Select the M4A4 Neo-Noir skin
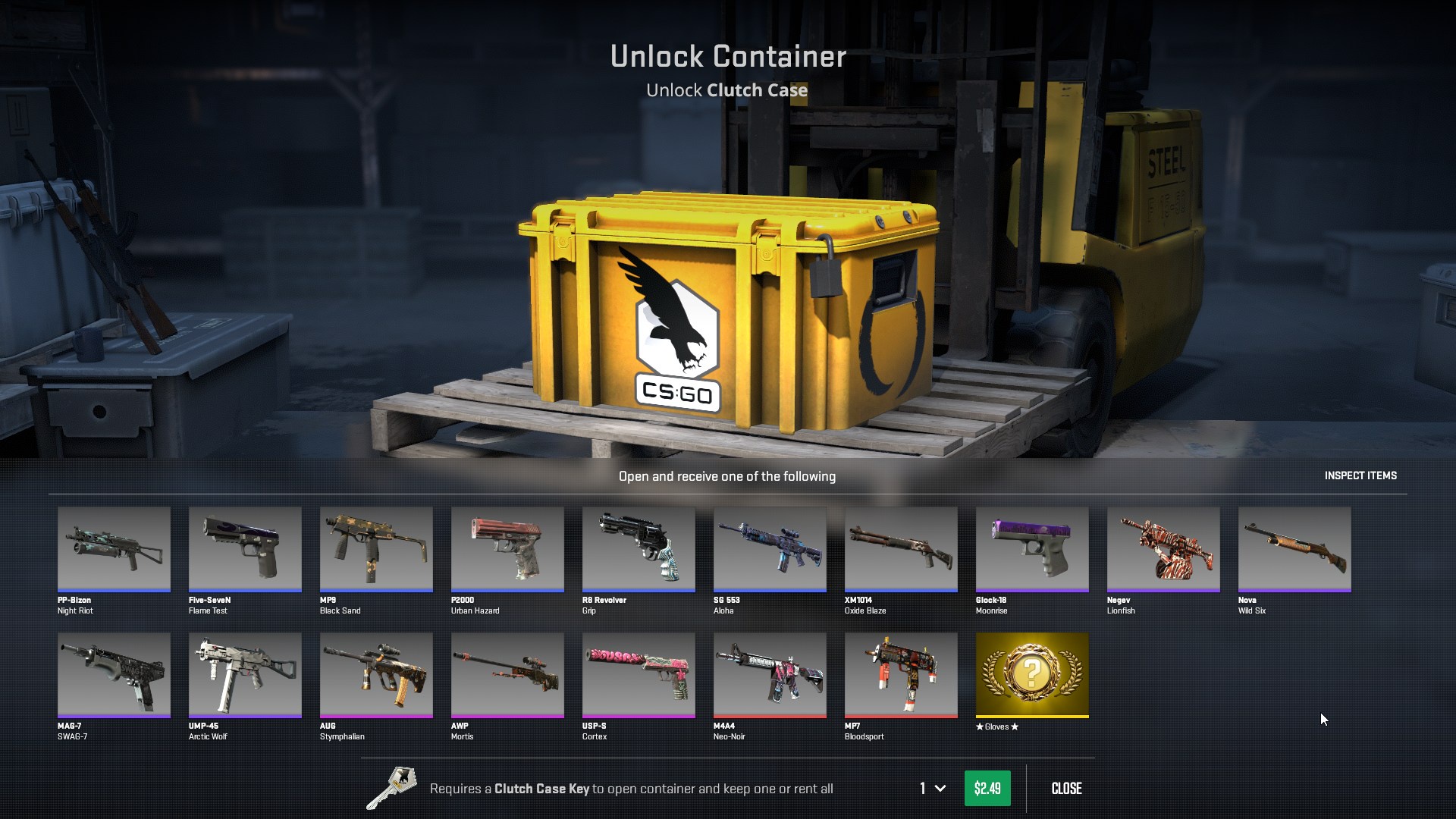Image resolution: width=1456 pixels, height=819 pixels. (770, 674)
